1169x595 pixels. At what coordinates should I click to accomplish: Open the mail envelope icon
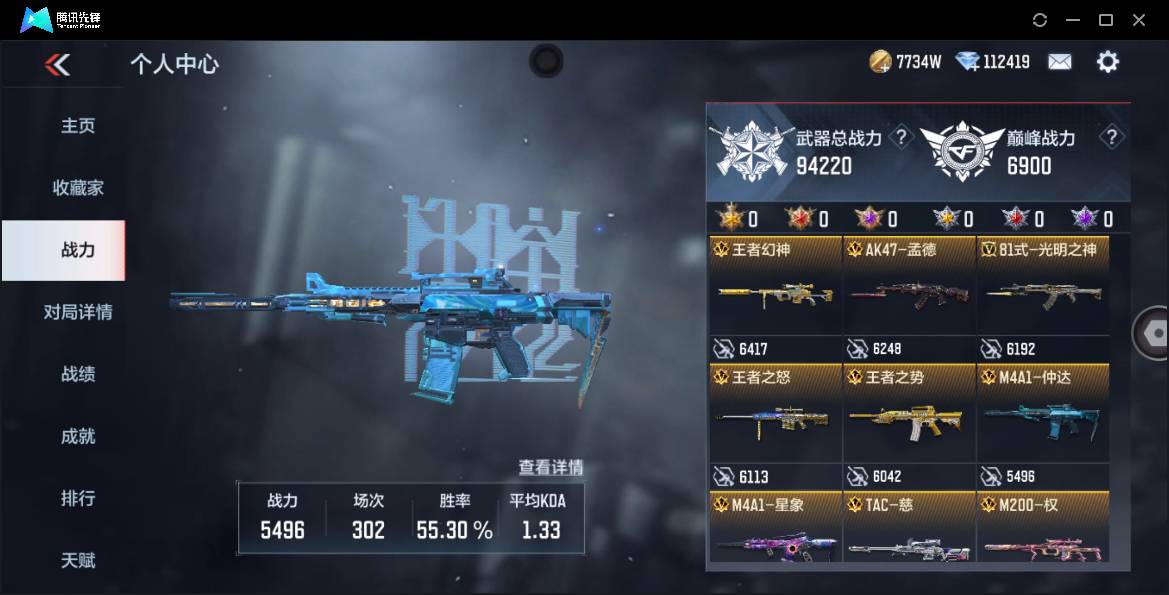(1059, 62)
